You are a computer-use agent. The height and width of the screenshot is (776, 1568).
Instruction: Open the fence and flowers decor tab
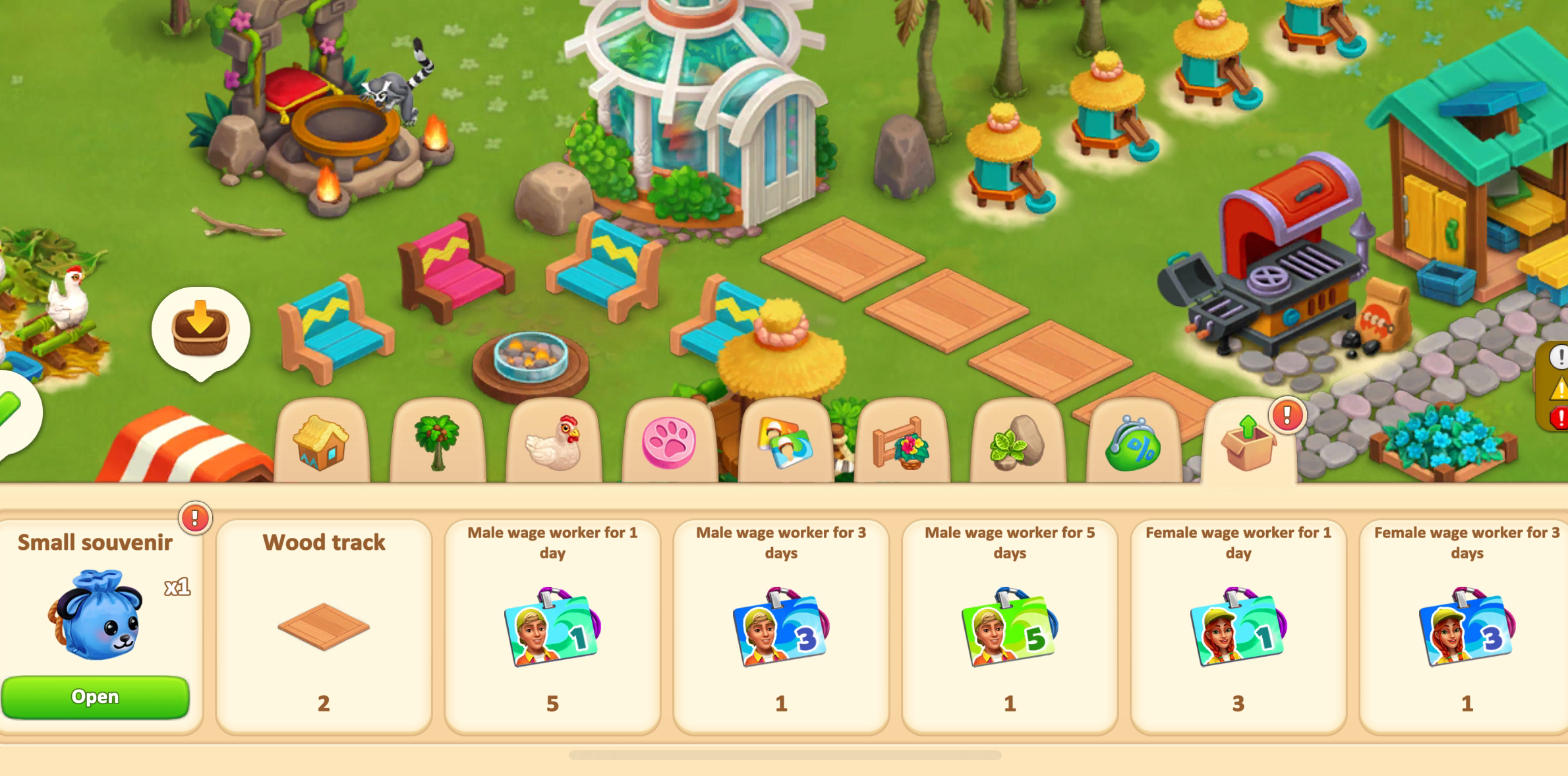(901, 443)
